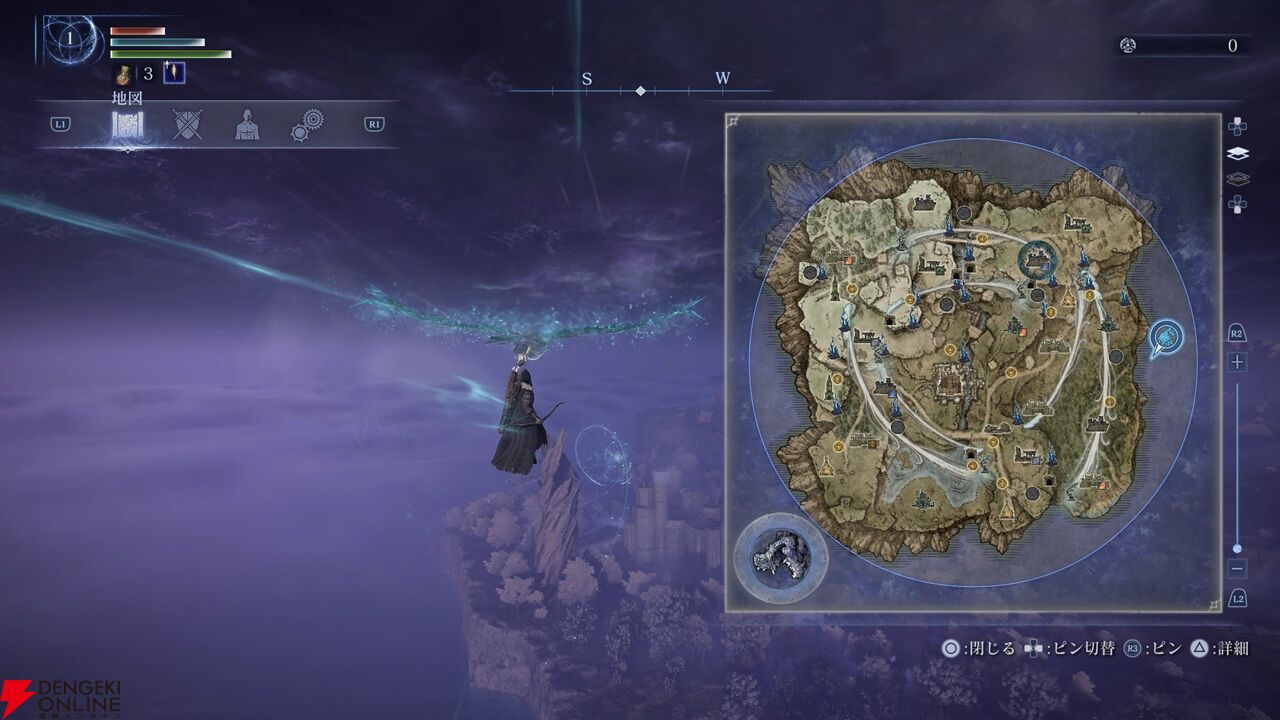Select the dimmed lower map layer icon

[1237, 179]
